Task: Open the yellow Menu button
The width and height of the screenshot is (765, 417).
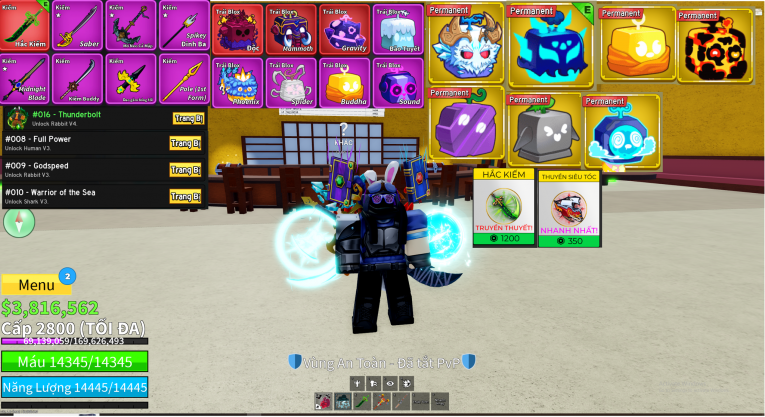Action: pyautogui.click(x=36, y=284)
